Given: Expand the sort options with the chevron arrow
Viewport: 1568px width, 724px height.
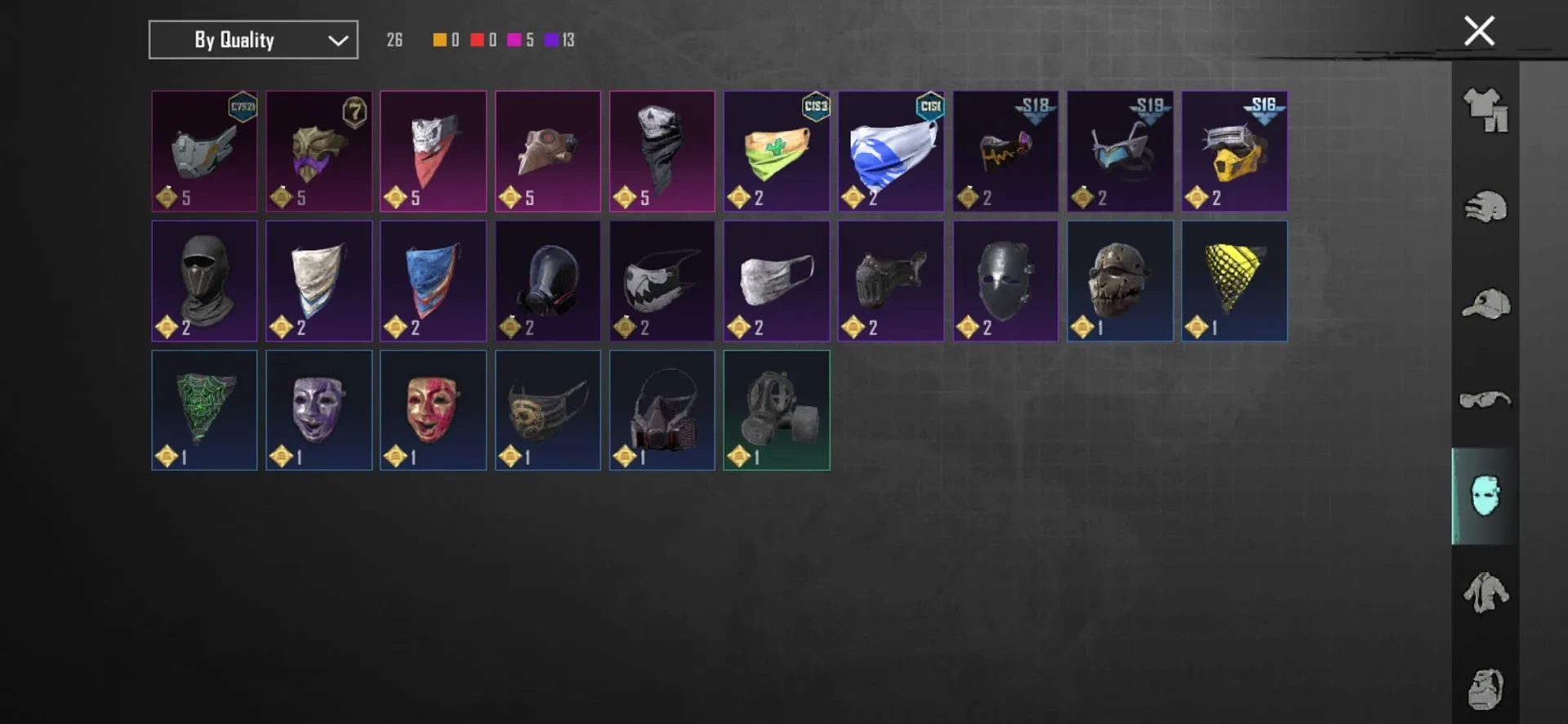Looking at the screenshot, I should 336,39.
